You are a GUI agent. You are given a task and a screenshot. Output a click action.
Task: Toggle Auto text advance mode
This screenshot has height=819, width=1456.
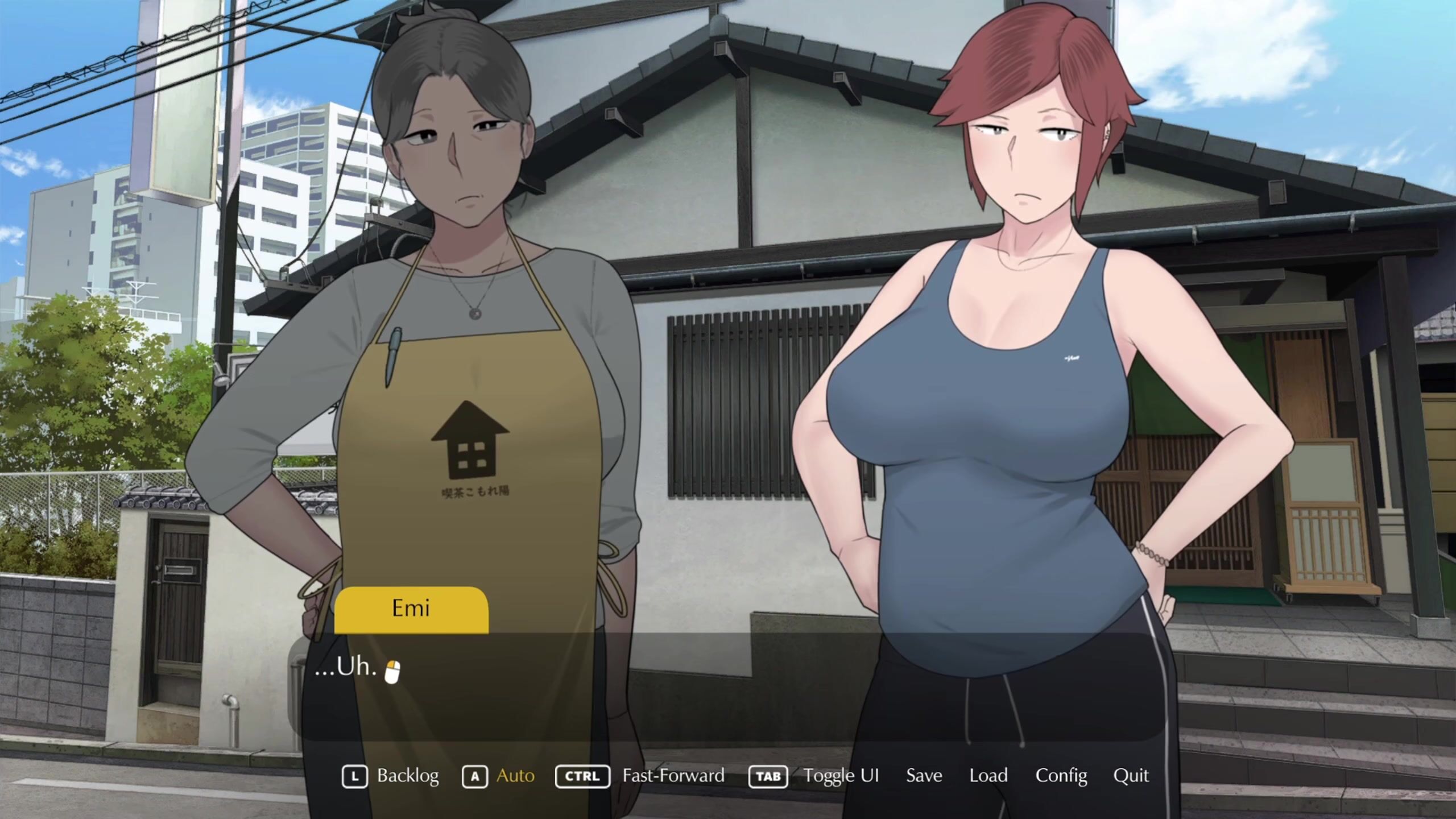pos(515,776)
